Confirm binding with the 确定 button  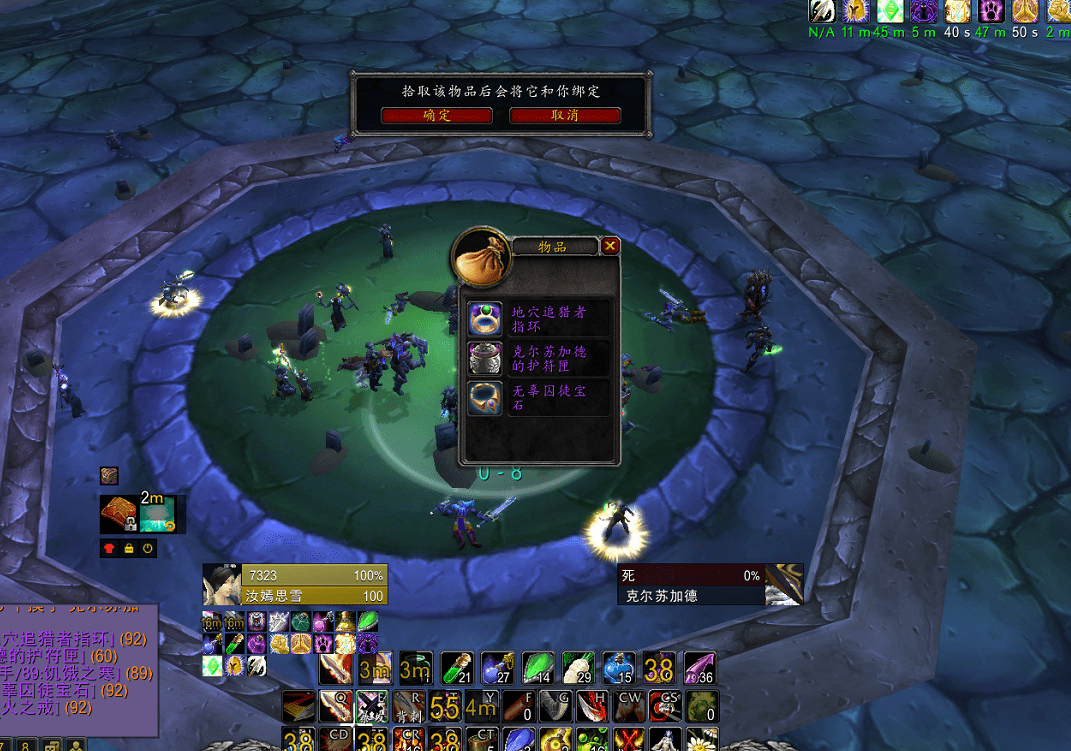point(437,116)
